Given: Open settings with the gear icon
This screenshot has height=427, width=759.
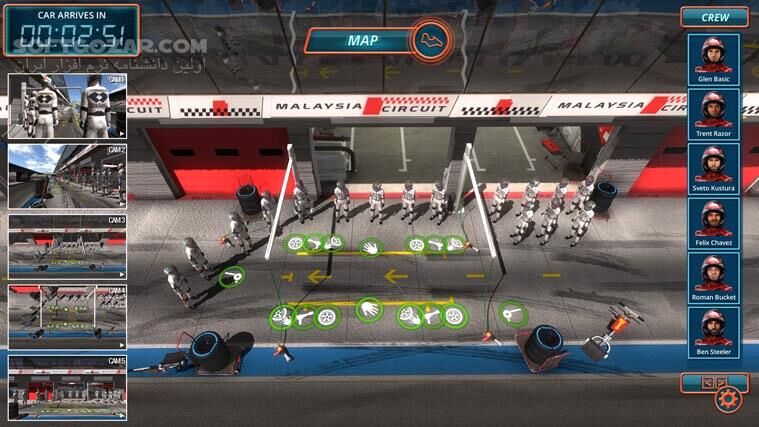Looking at the screenshot, I should coord(726,400).
